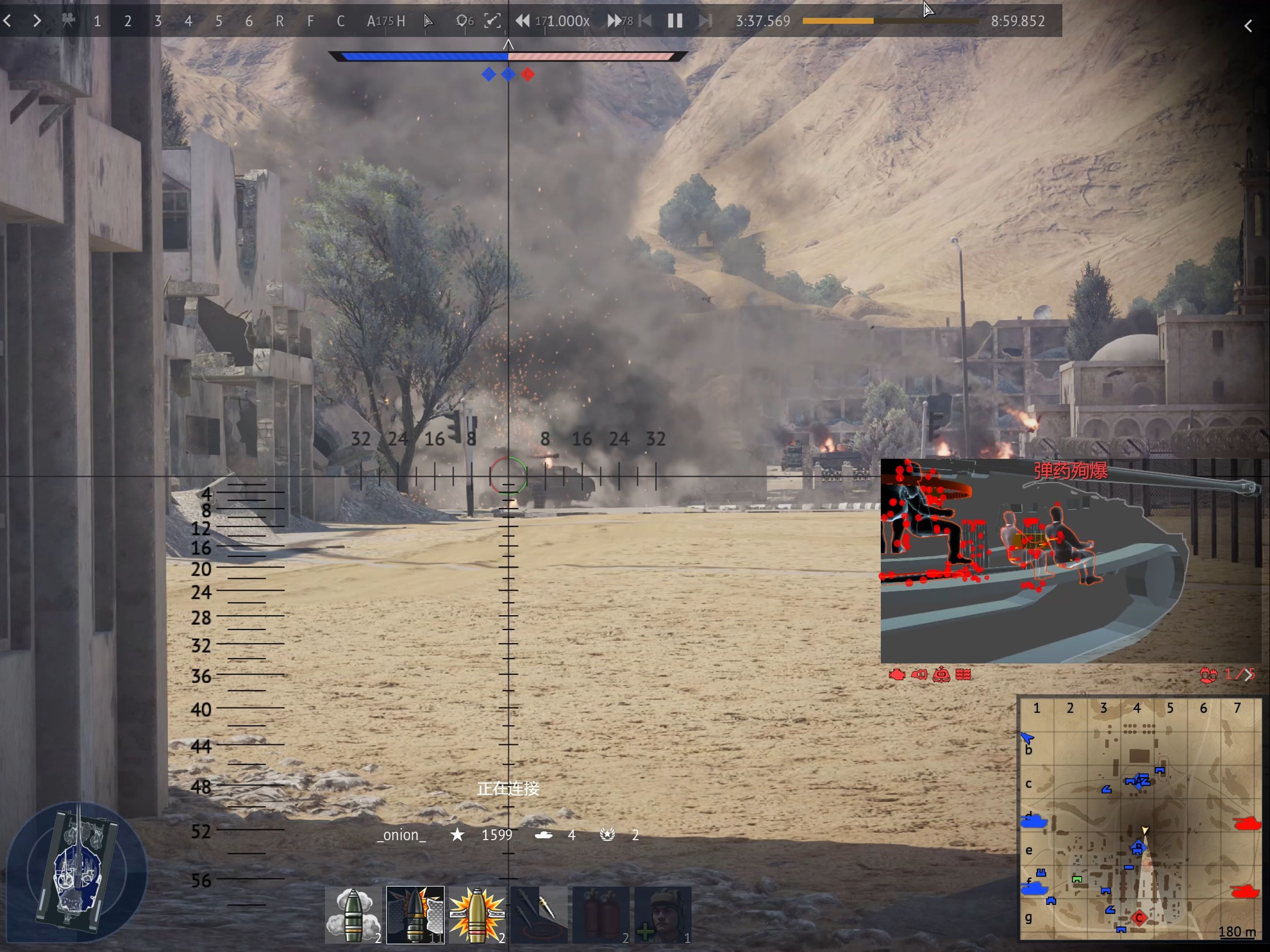The image size is (1270, 952).
Task: Click the movie camera icon
Action: pos(68,21)
